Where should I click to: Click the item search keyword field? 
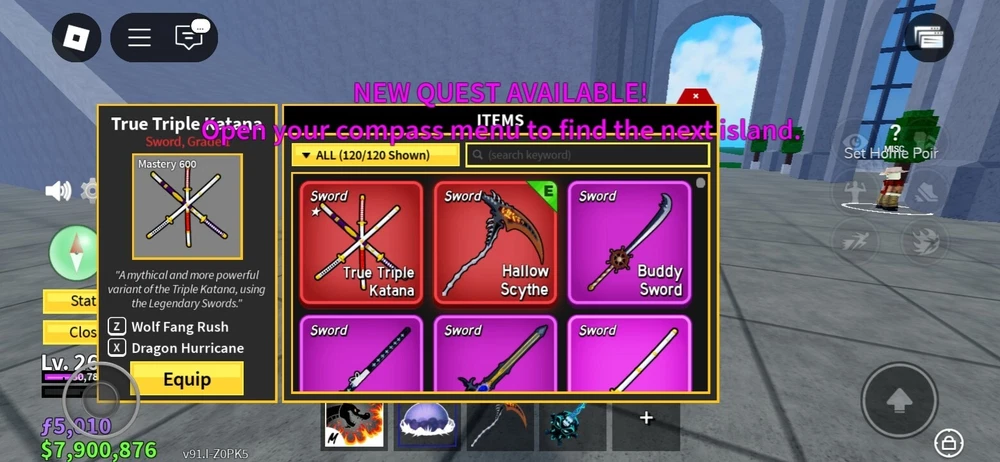[x=588, y=155]
